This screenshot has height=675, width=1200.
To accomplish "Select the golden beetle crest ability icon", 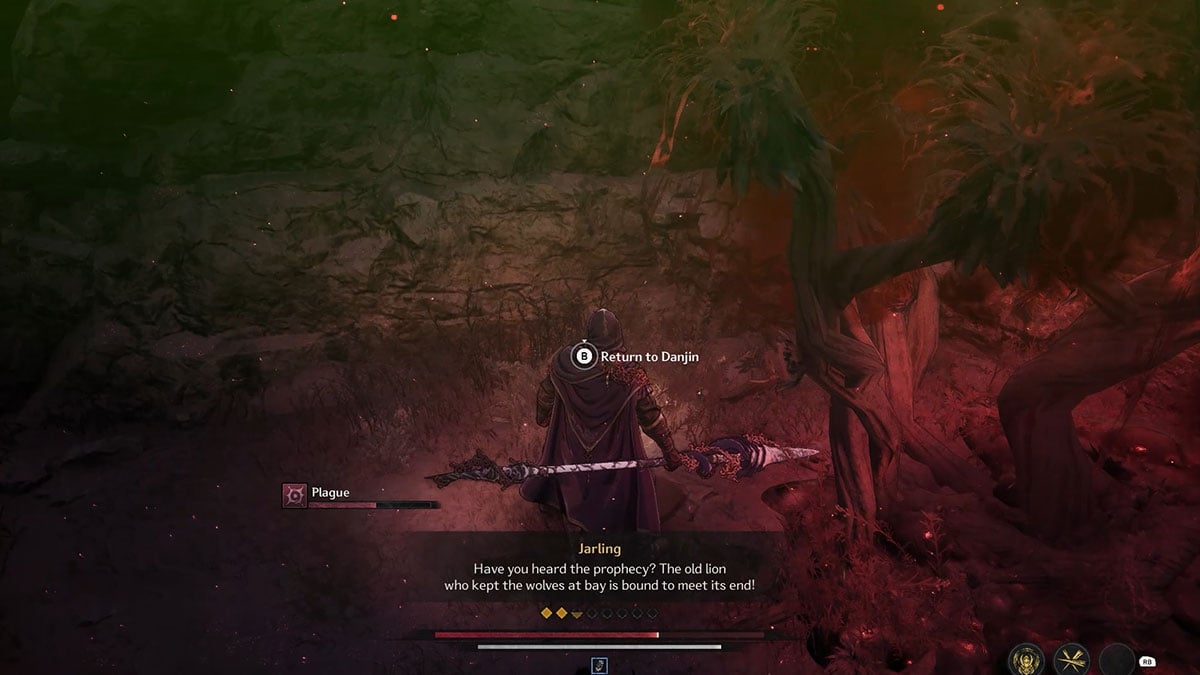I will pos(1025,661).
